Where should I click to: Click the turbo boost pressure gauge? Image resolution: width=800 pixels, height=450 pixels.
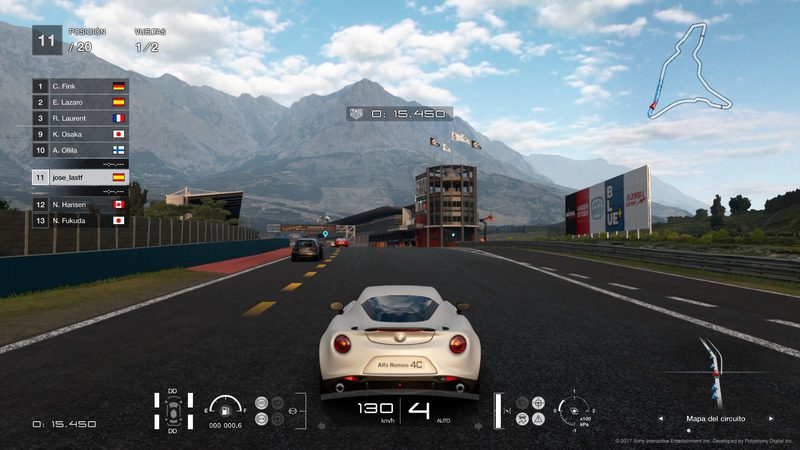point(576,411)
